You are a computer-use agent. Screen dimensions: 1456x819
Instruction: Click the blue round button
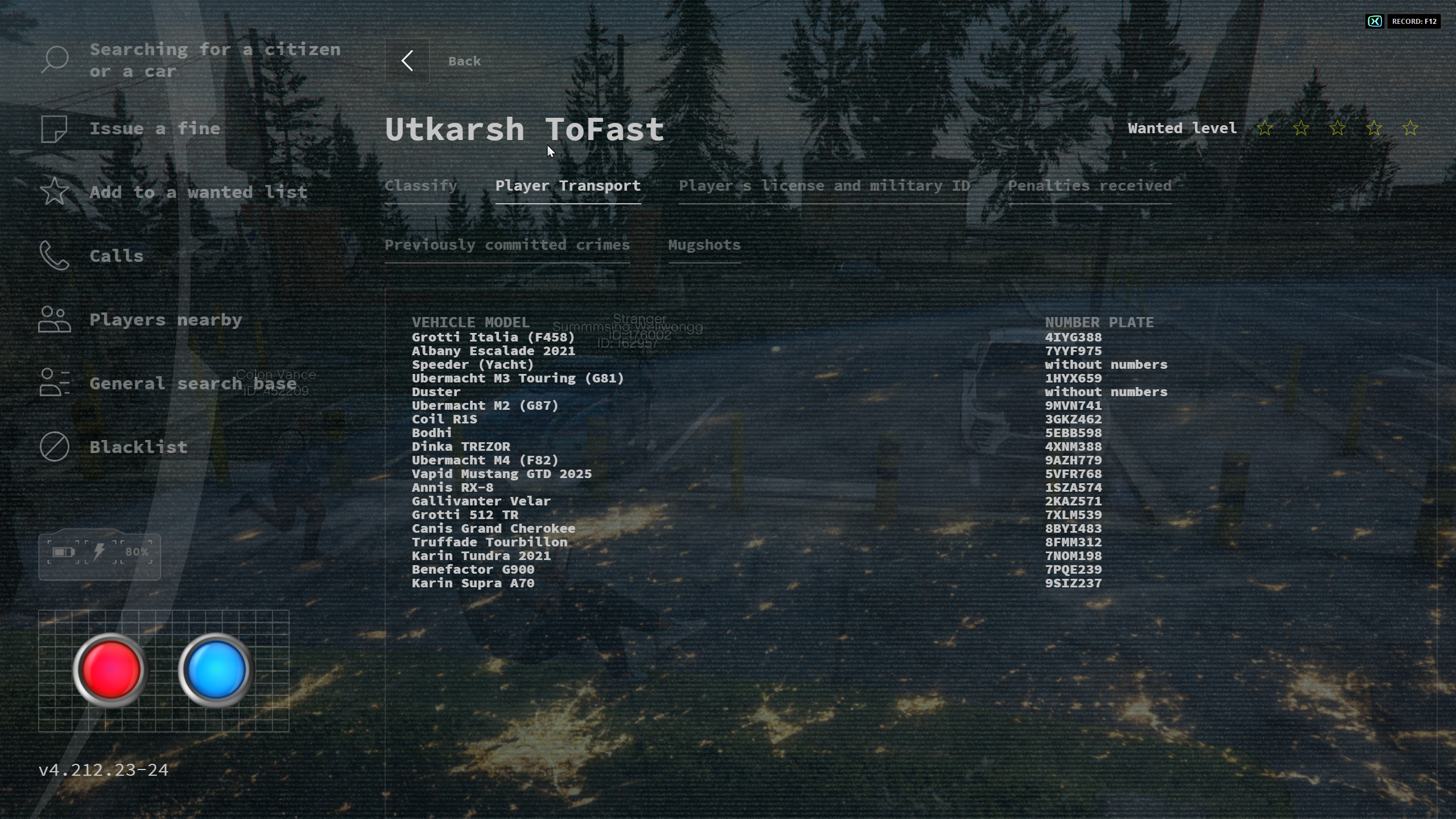(x=216, y=669)
